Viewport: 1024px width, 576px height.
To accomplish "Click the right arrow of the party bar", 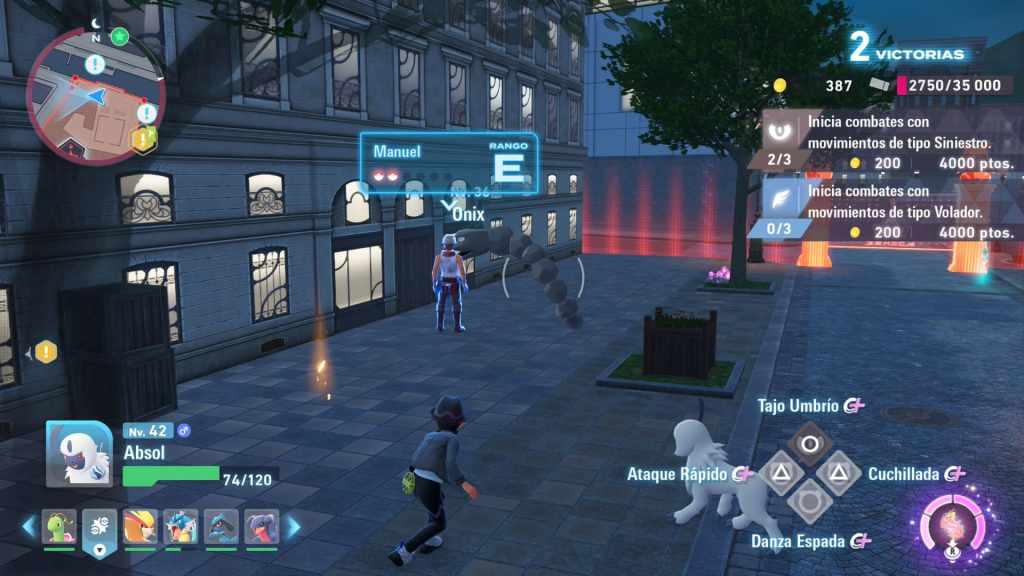I will [294, 526].
